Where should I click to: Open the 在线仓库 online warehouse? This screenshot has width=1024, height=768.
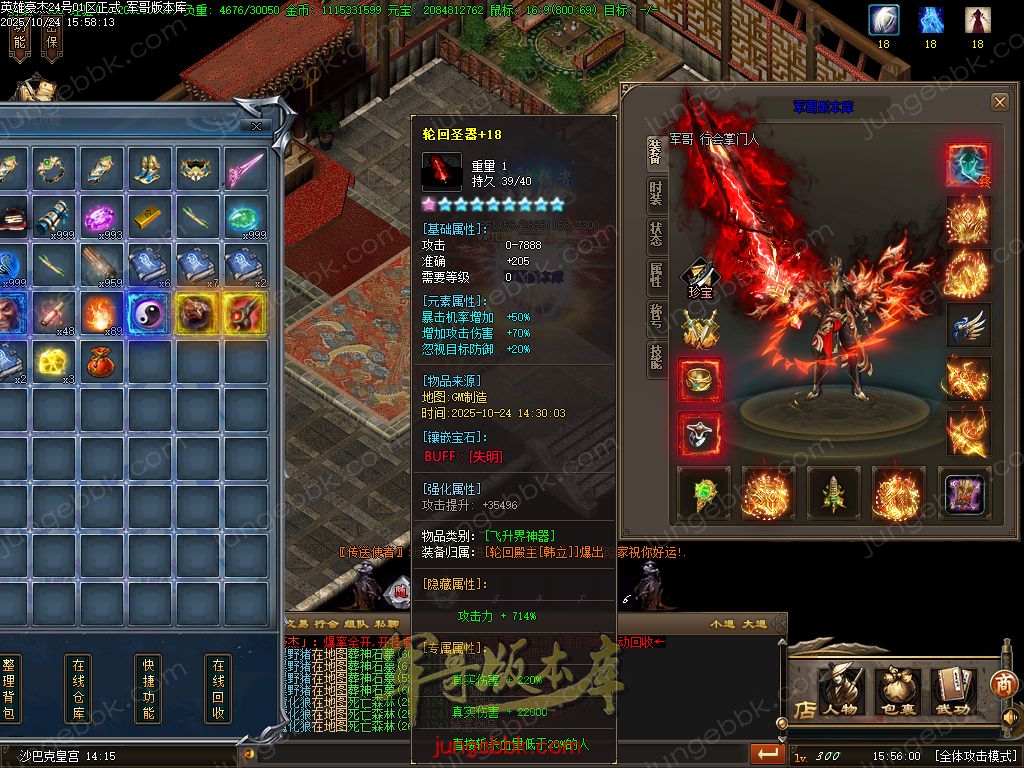pos(78,688)
